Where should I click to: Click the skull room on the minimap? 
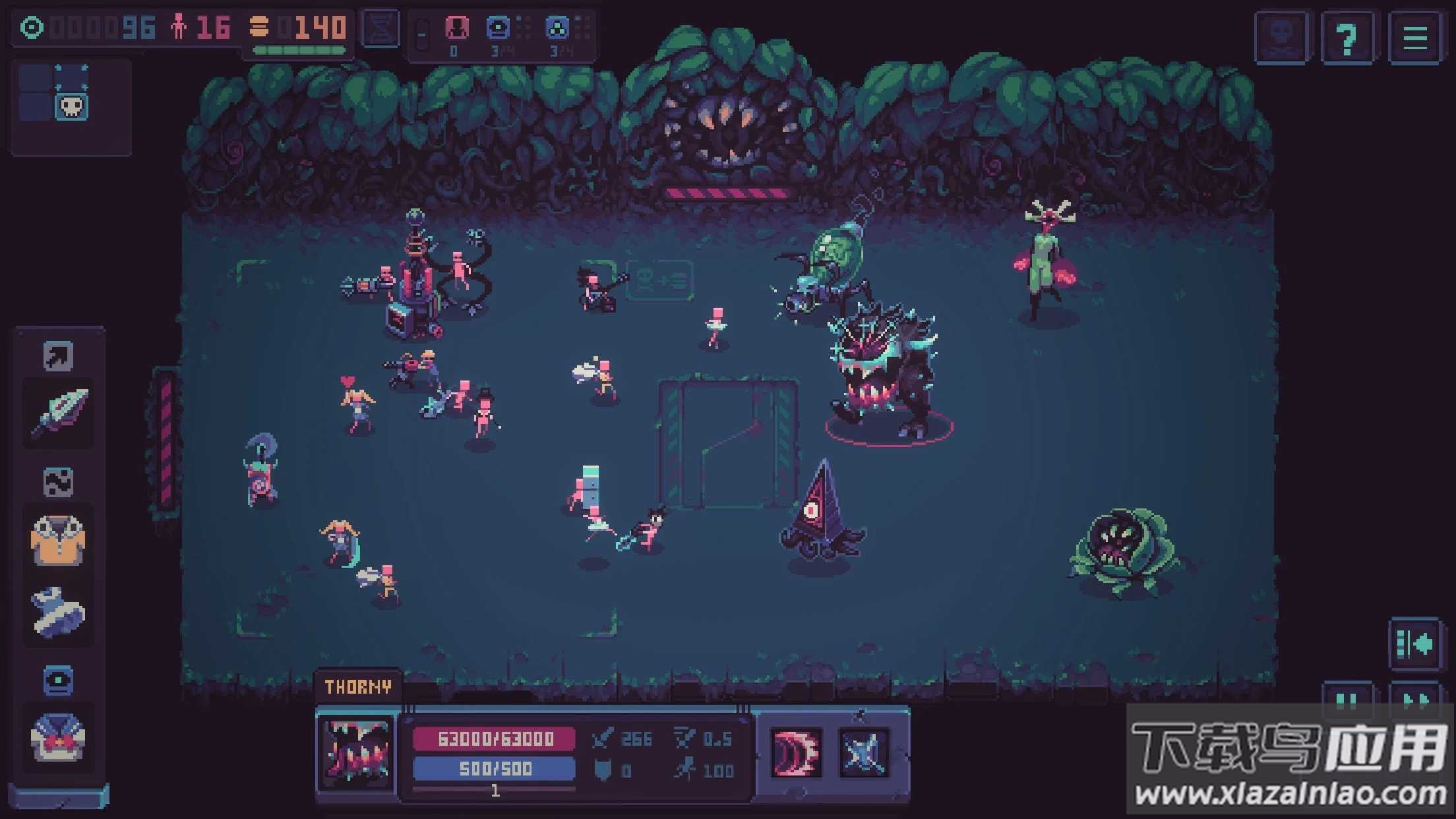[x=71, y=106]
